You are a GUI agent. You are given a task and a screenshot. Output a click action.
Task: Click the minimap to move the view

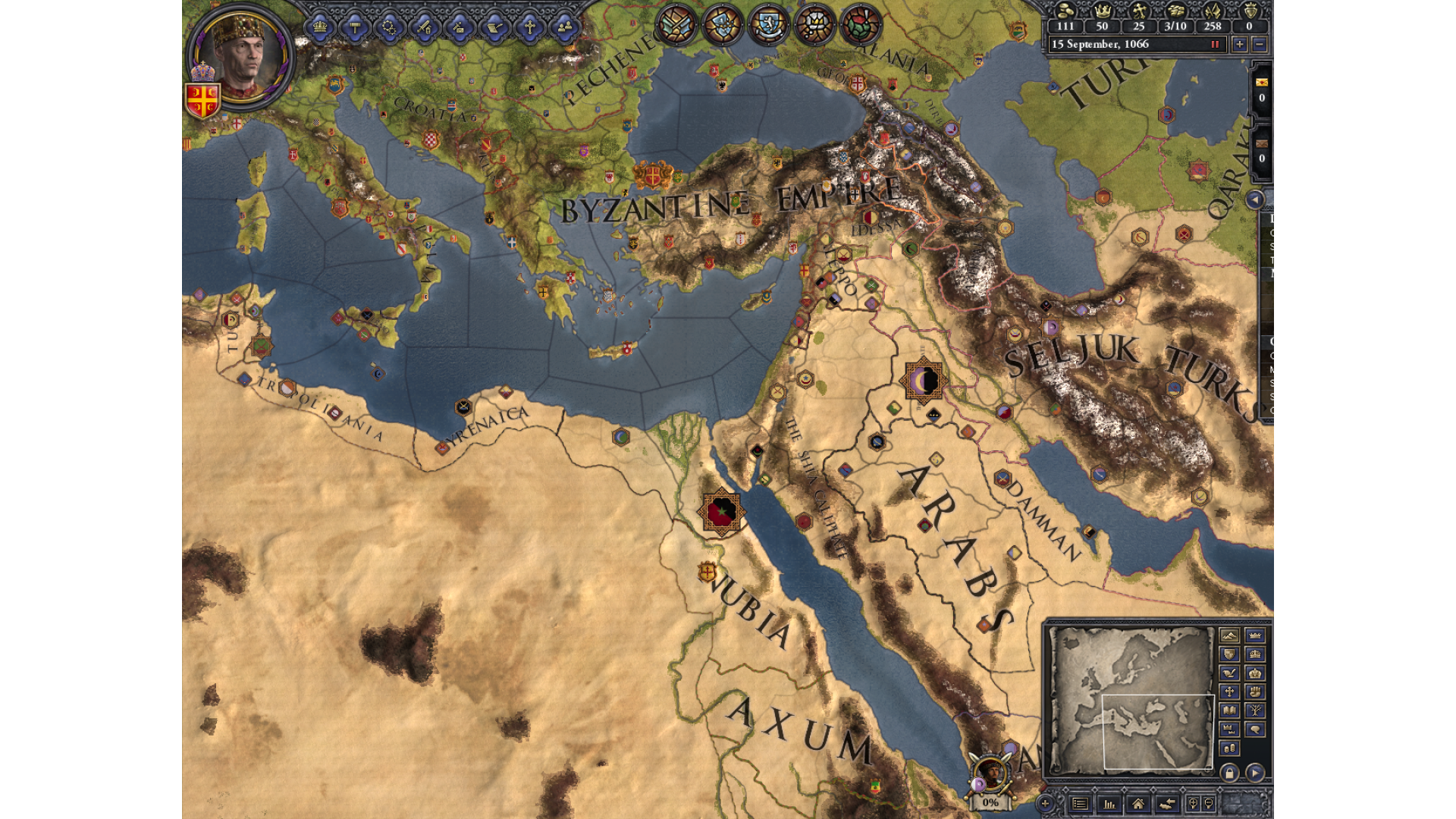click(x=1131, y=699)
